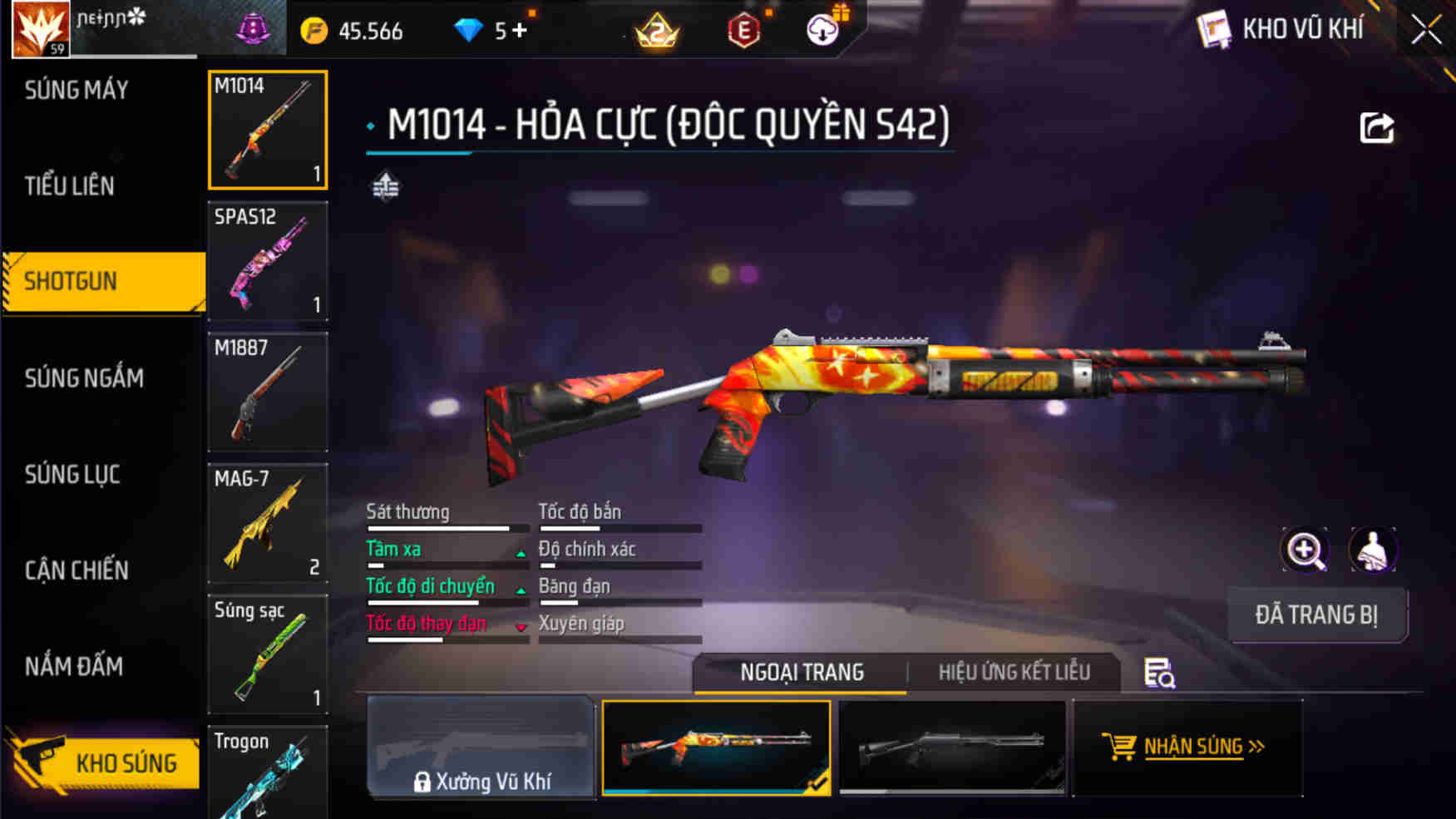Screen dimensions: 1456x819
Task: View the level 2 crown rank icon
Action: point(656,30)
